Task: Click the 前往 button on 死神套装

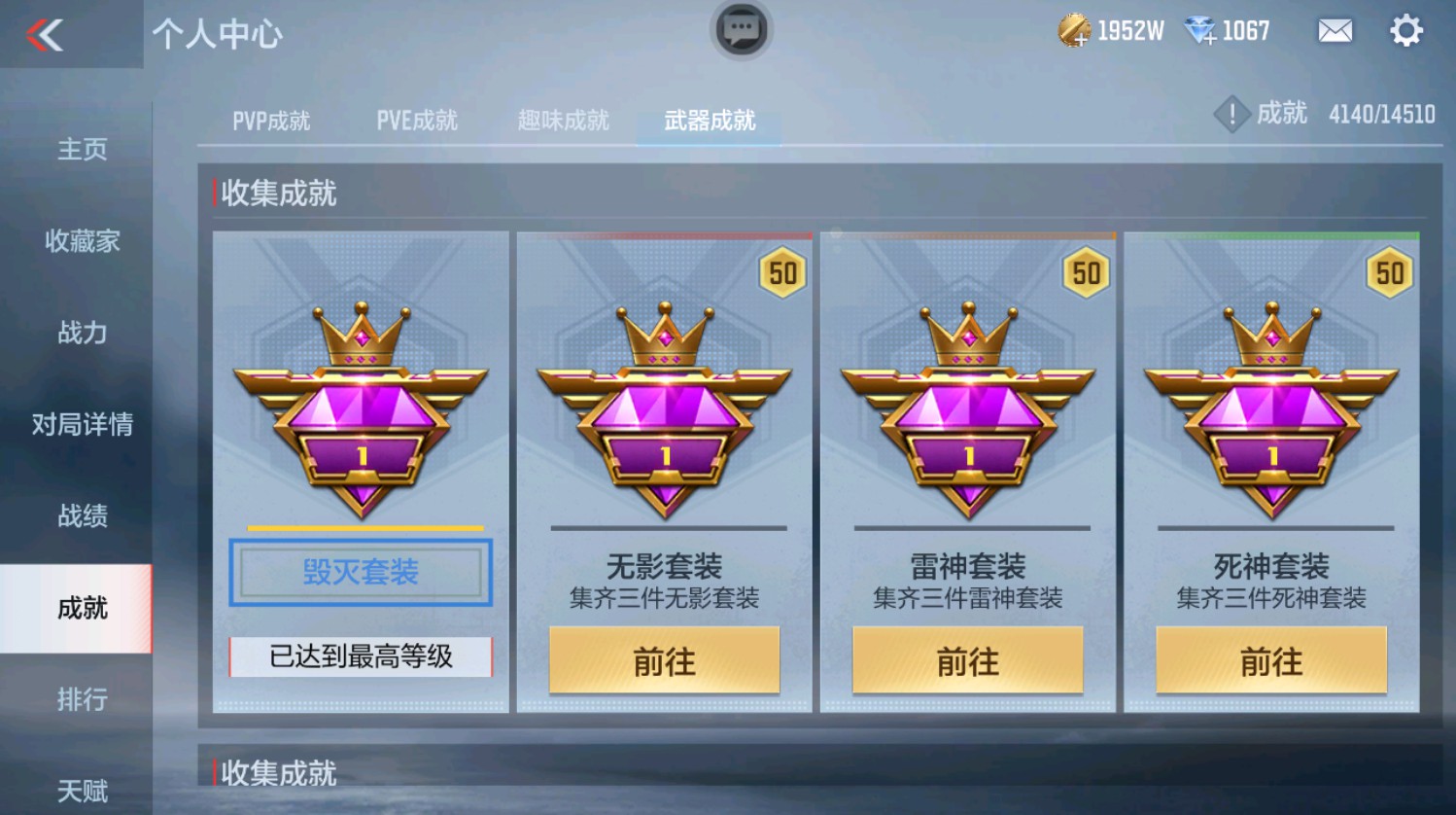Action: coord(1271,661)
